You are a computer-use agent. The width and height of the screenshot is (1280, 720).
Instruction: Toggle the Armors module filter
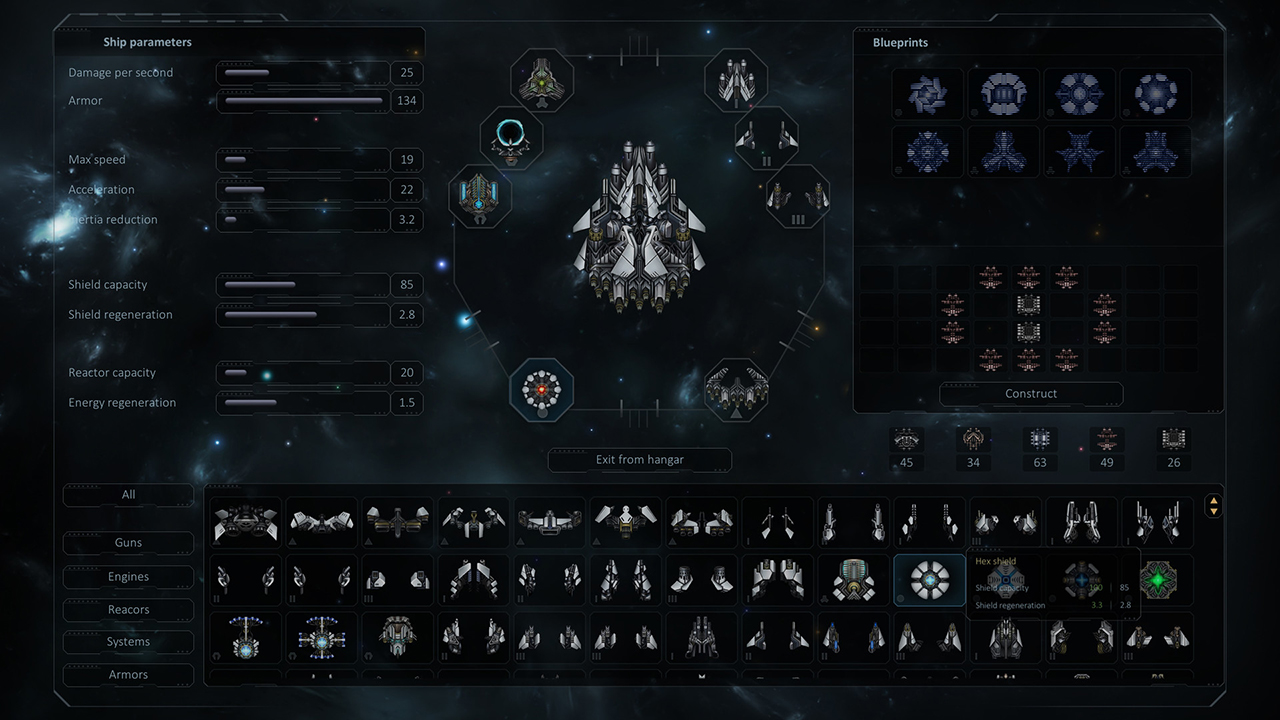[128, 675]
